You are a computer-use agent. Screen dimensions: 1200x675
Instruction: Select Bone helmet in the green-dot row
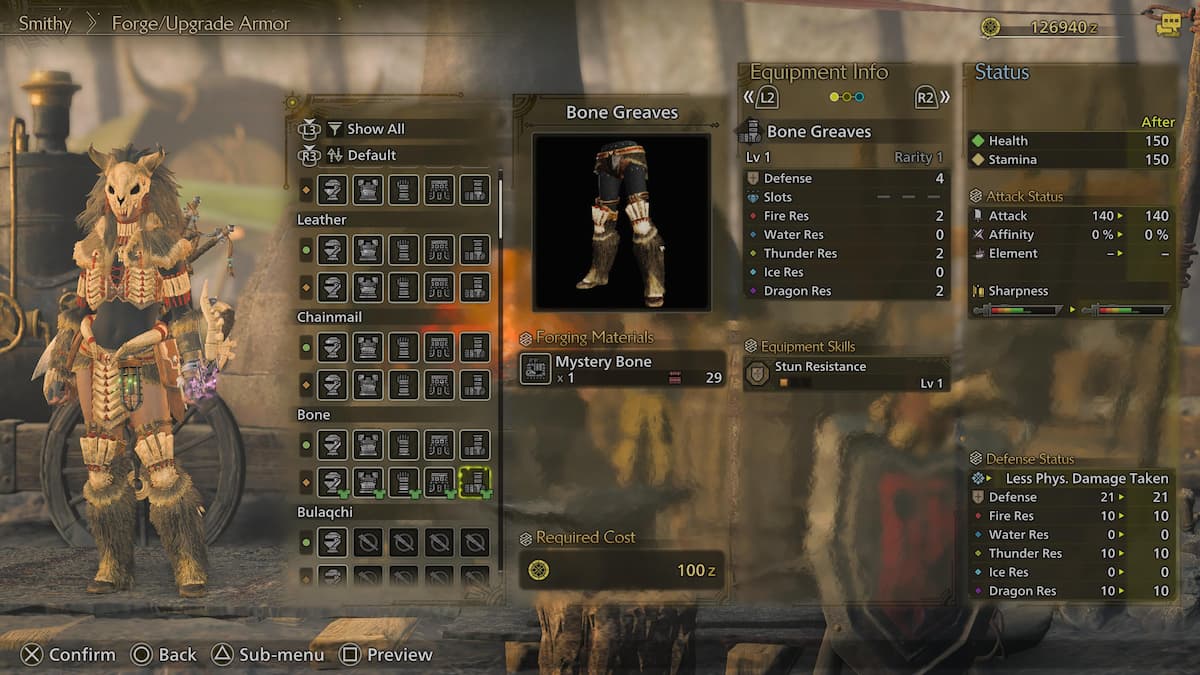pyautogui.click(x=332, y=444)
